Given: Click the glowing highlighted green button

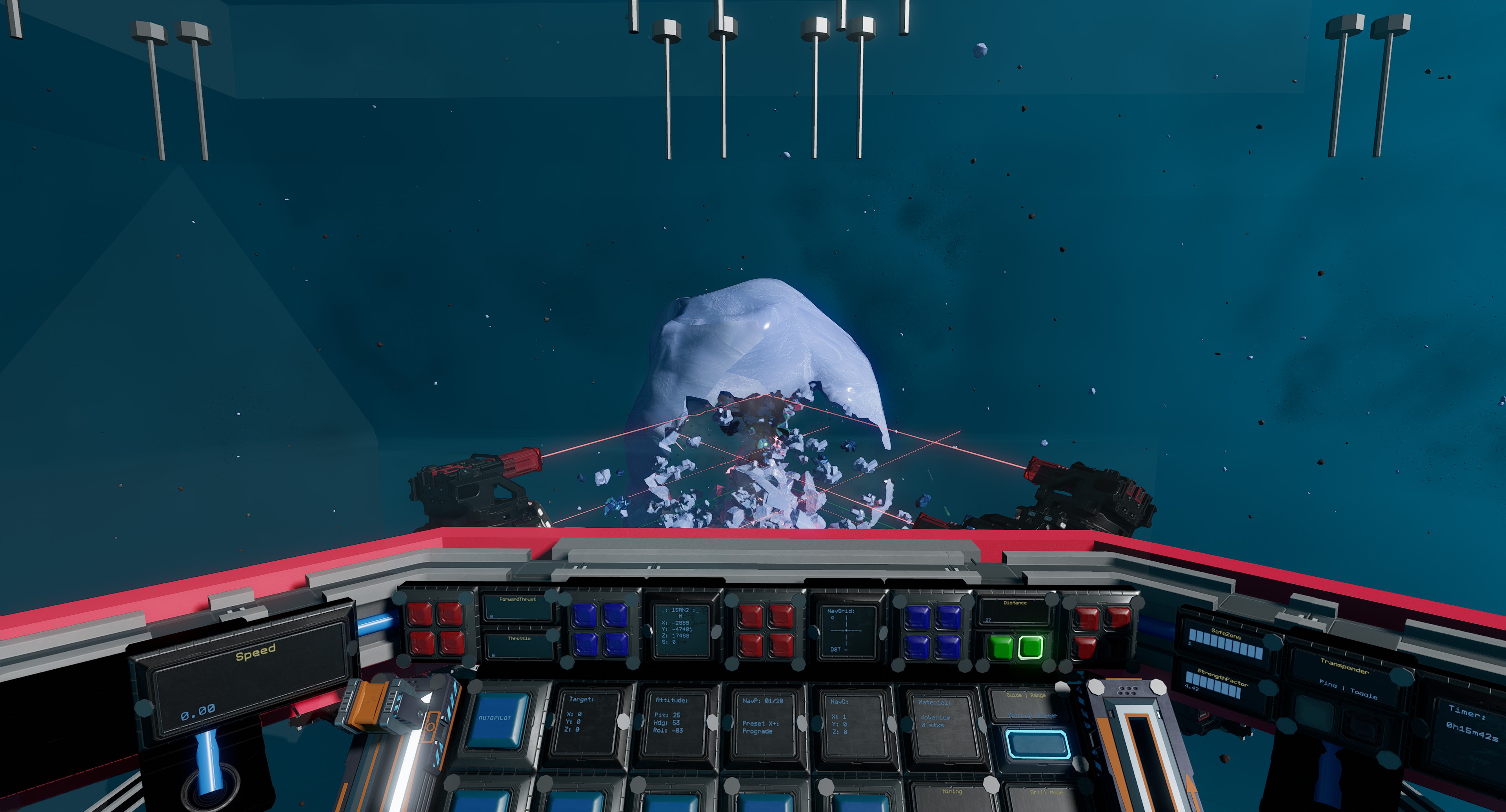Looking at the screenshot, I should point(1031,647).
